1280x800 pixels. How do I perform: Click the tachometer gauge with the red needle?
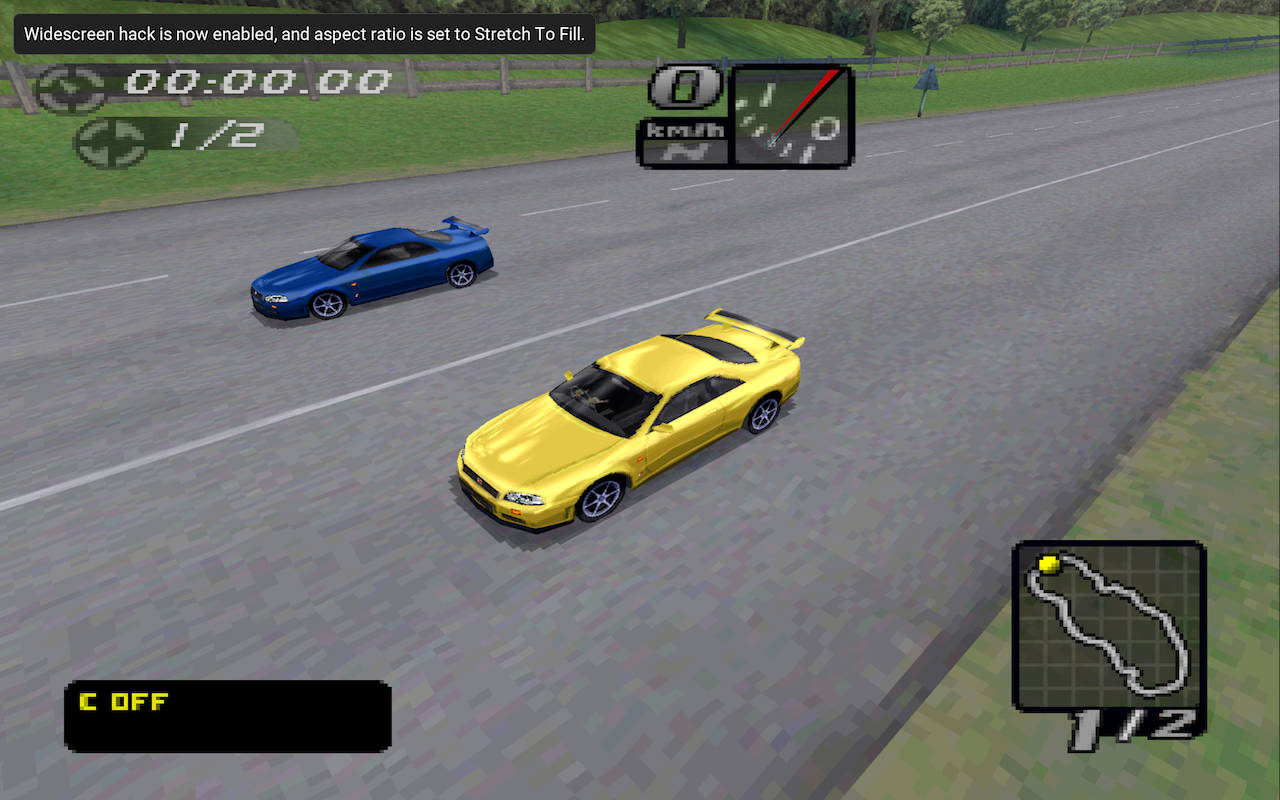pyautogui.click(x=792, y=116)
